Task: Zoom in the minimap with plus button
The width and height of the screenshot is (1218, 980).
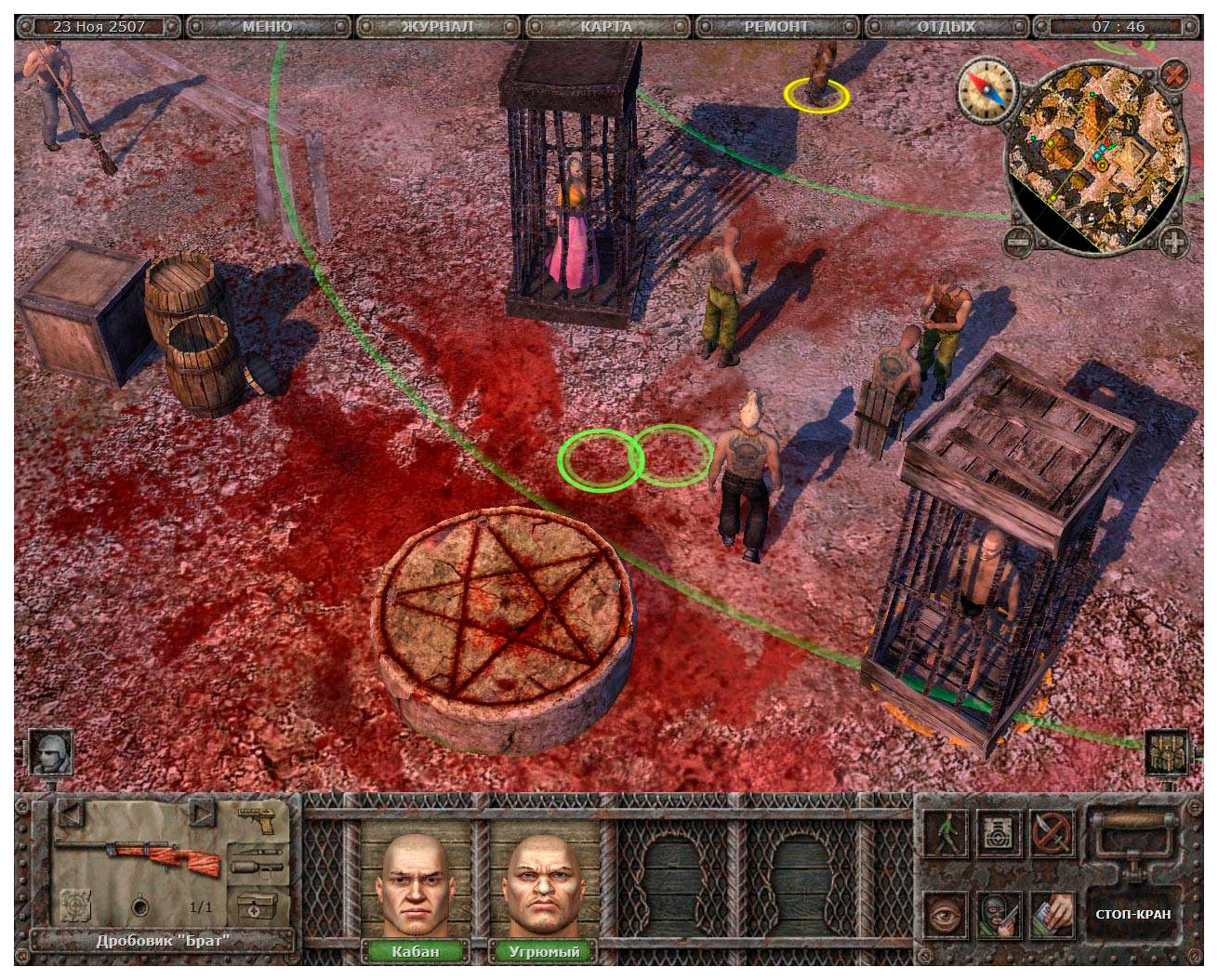Action: [1175, 243]
